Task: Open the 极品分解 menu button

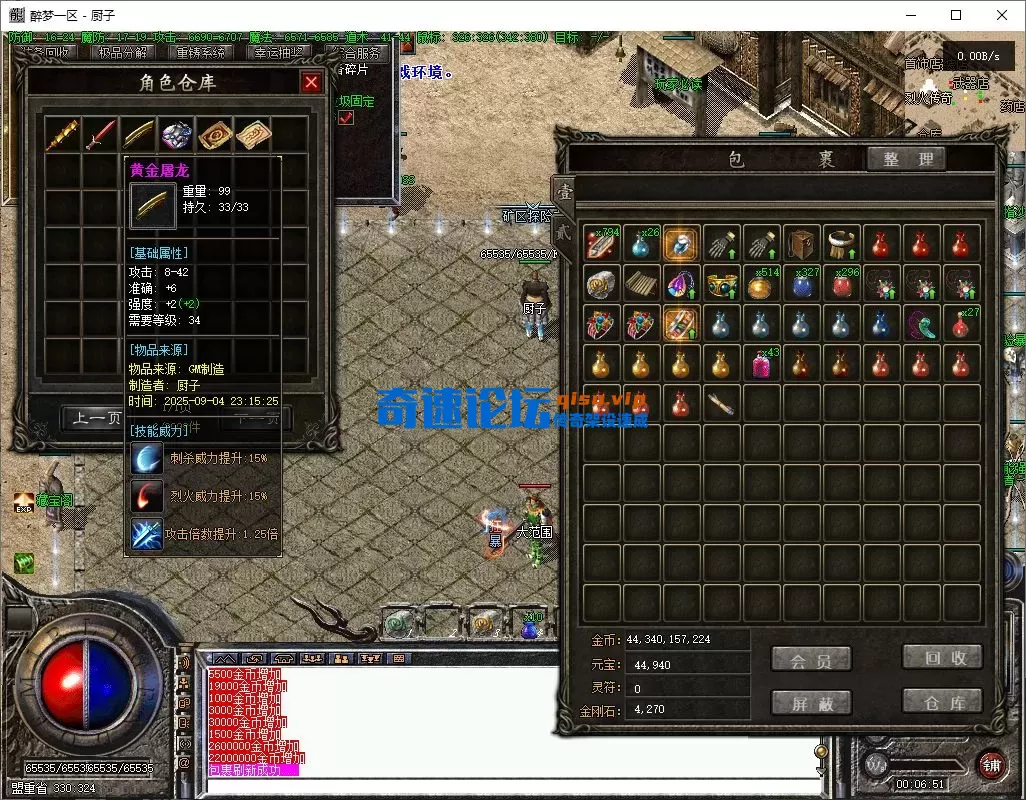Action: click(x=123, y=53)
